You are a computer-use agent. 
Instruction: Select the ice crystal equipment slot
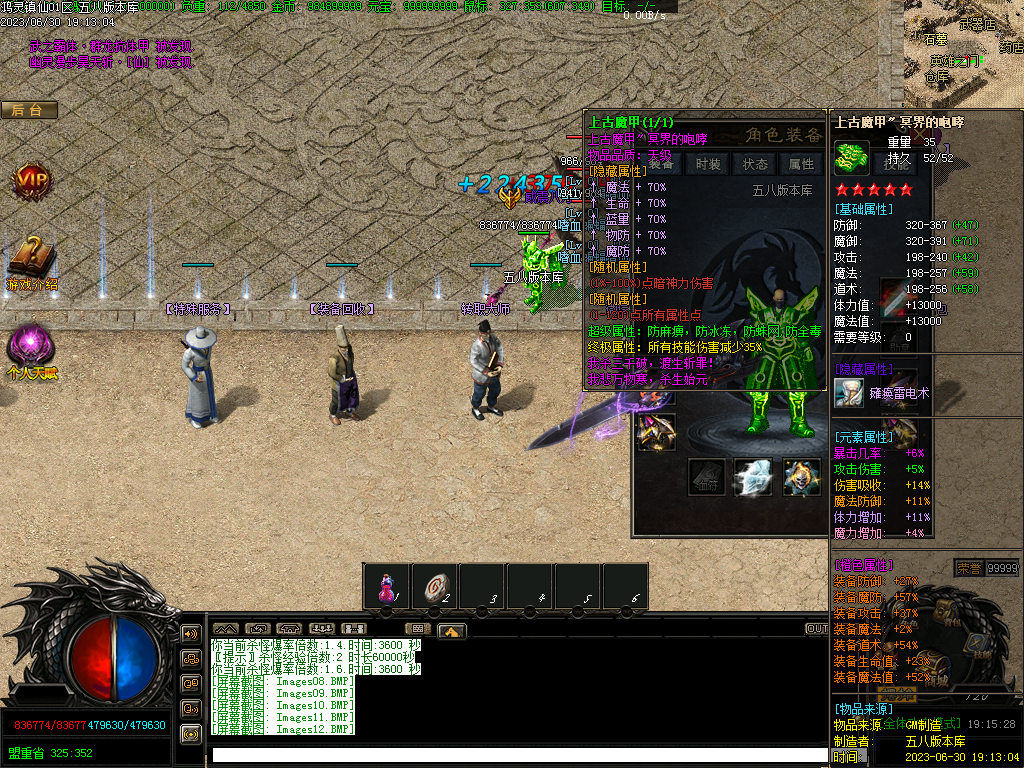point(754,478)
